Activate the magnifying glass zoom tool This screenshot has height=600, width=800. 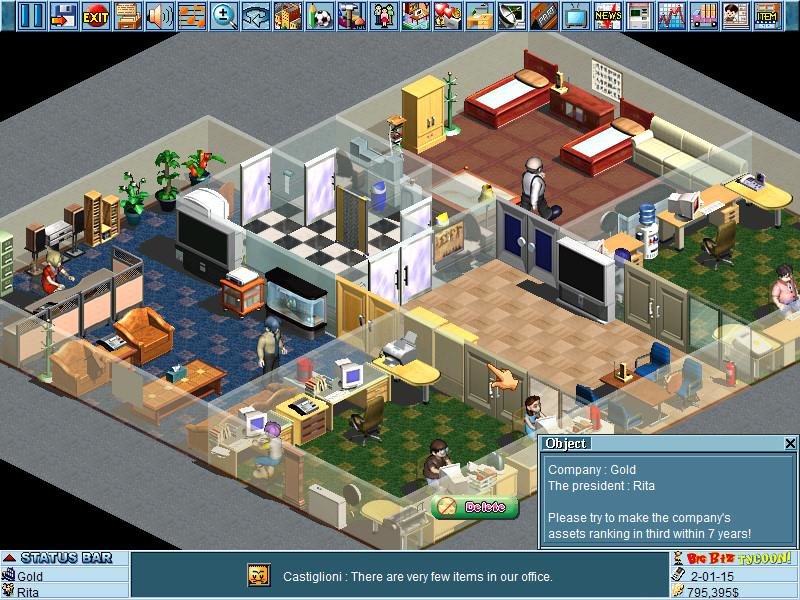click(224, 15)
